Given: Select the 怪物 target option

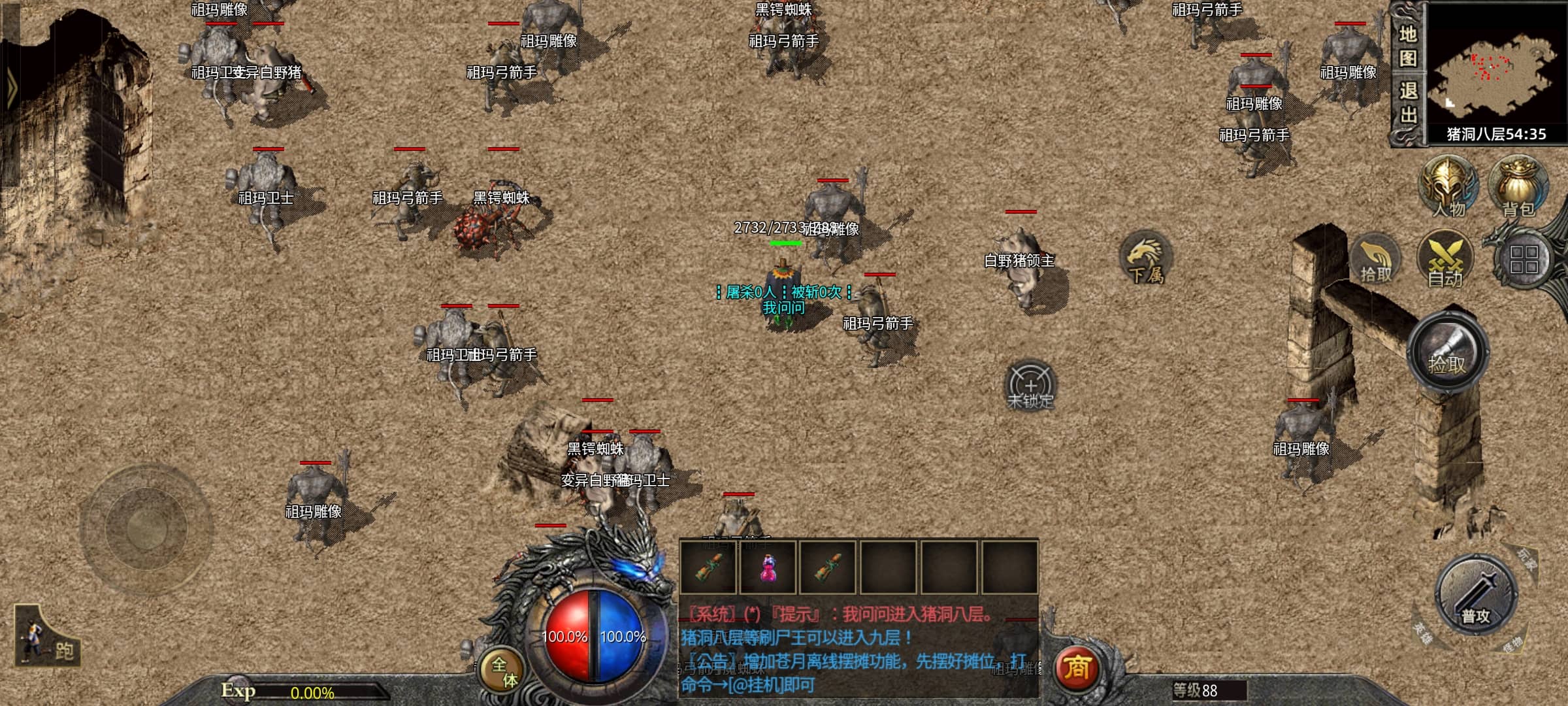Looking at the screenshot, I should 1512,645.
